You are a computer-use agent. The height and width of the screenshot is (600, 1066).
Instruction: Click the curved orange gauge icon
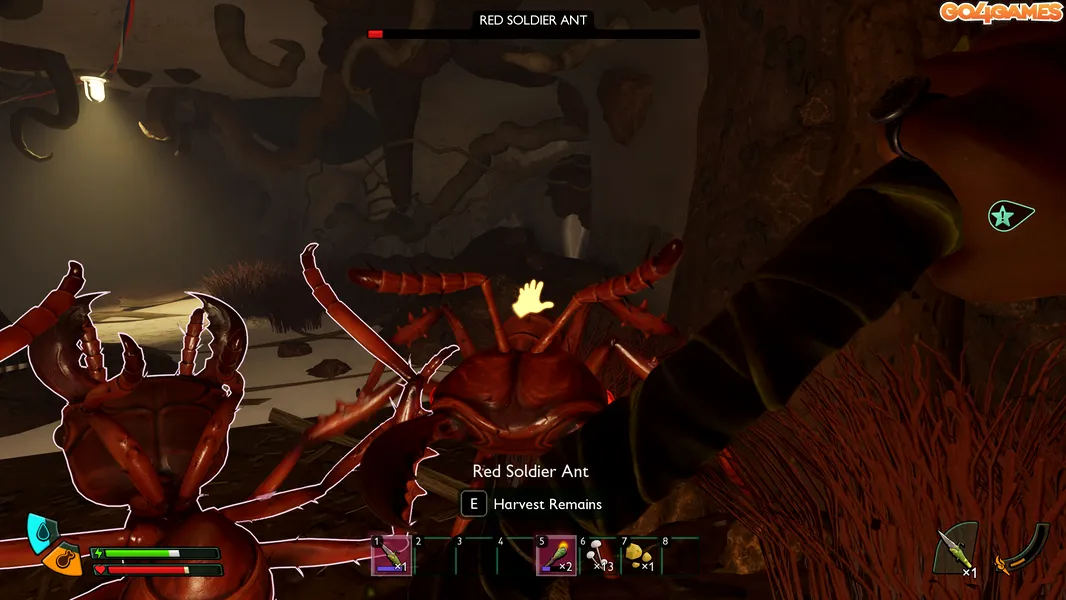[1020, 550]
